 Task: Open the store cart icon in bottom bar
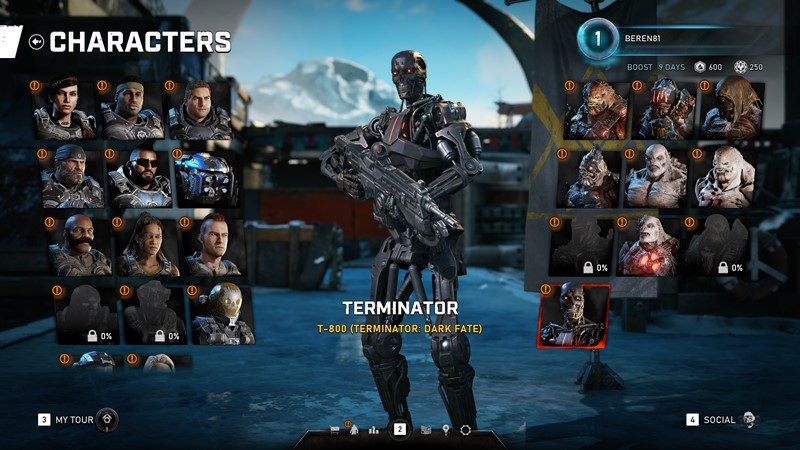[335, 430]
